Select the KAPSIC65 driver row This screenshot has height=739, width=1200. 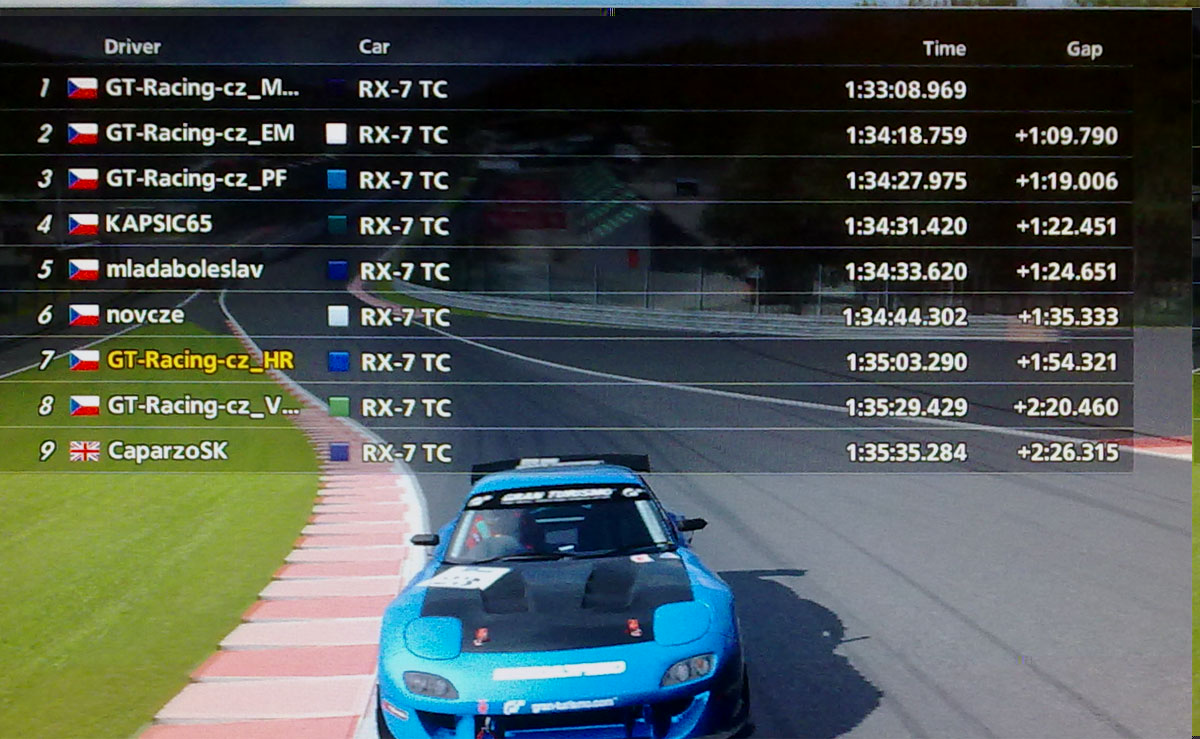[x=159, y=225]
